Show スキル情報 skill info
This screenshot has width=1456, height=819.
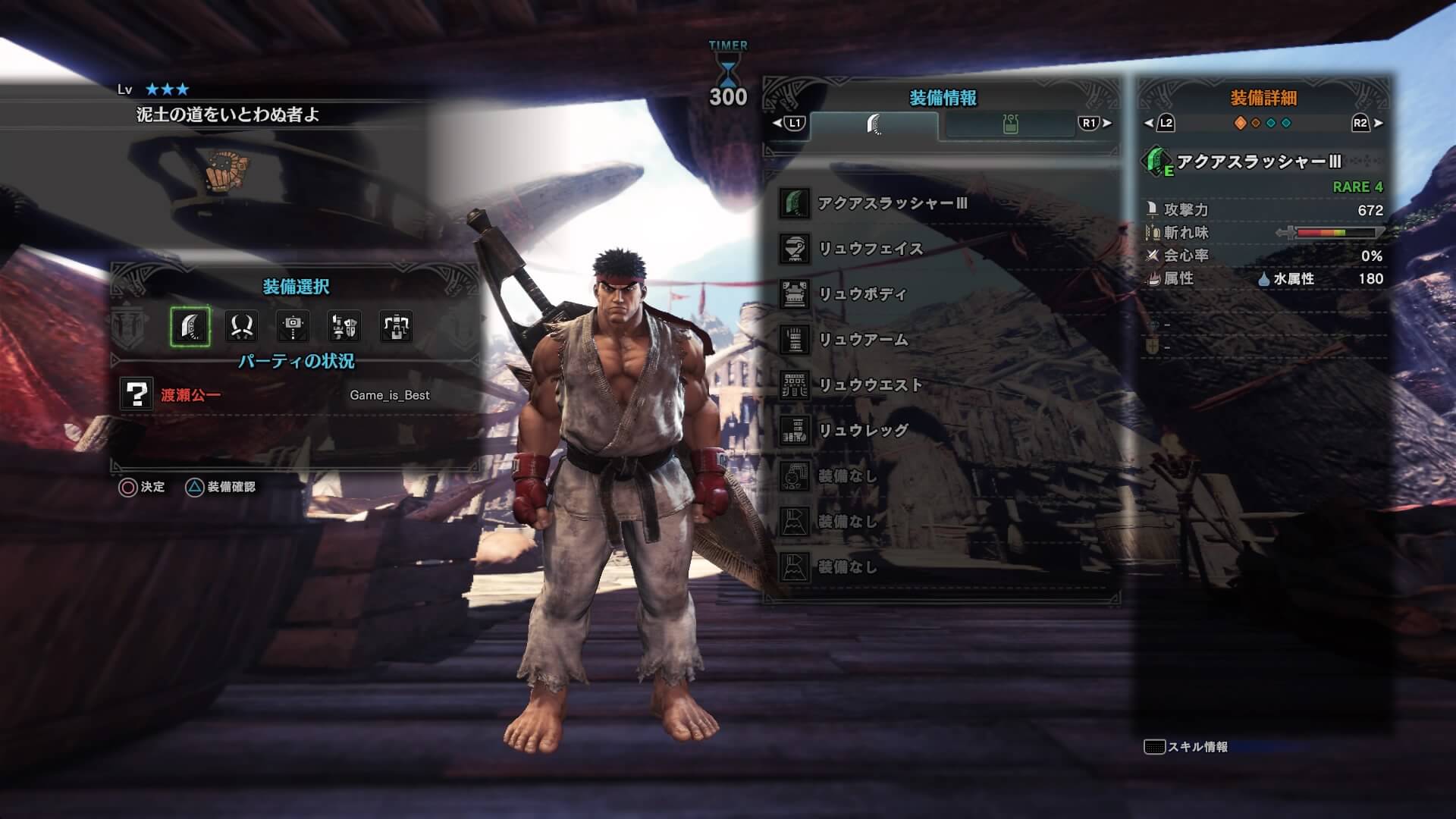(1186, 747)
